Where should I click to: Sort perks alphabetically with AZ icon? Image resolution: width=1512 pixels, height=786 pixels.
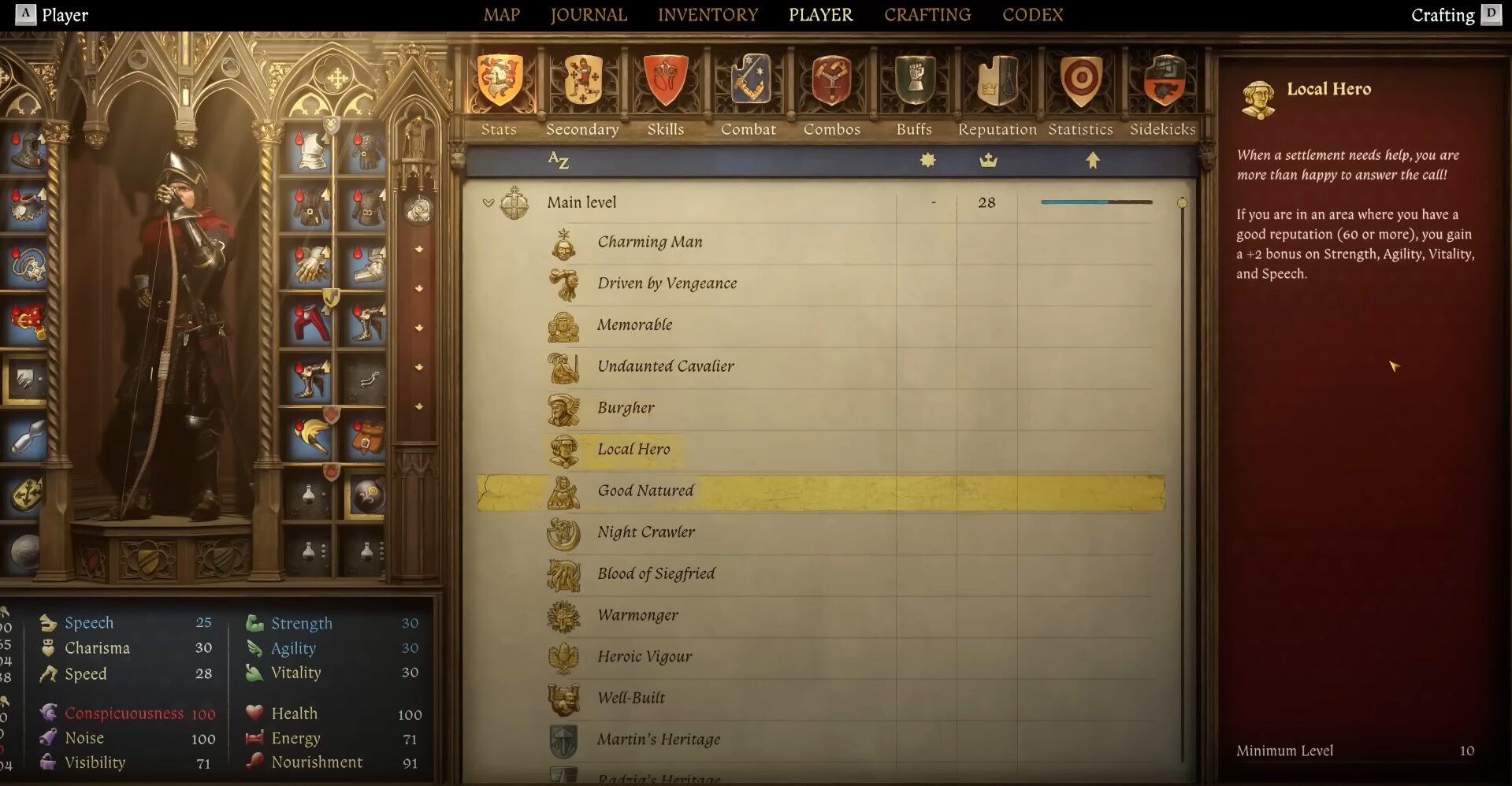tap(559, 160)
